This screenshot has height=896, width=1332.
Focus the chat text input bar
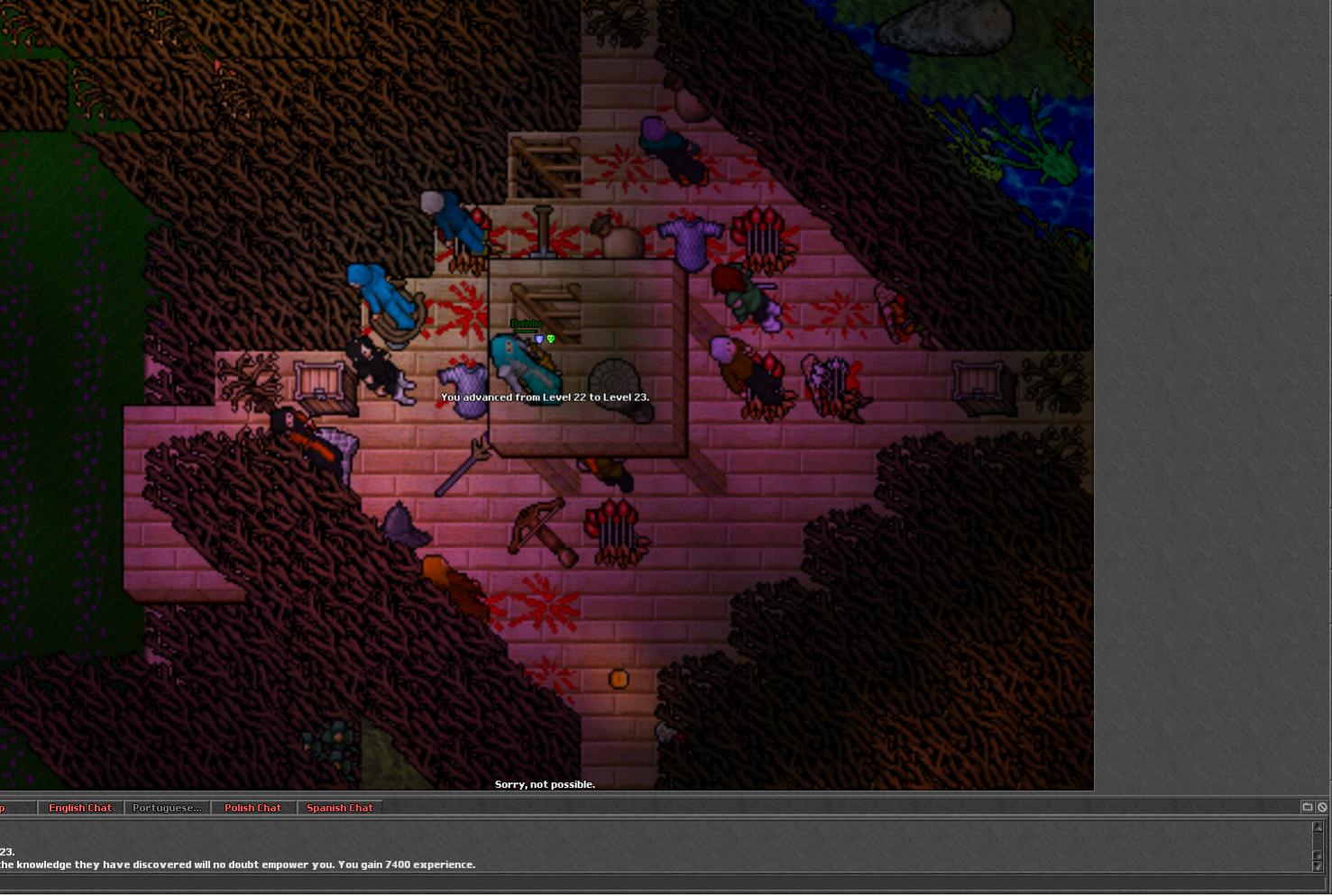(x=631, y=884)
